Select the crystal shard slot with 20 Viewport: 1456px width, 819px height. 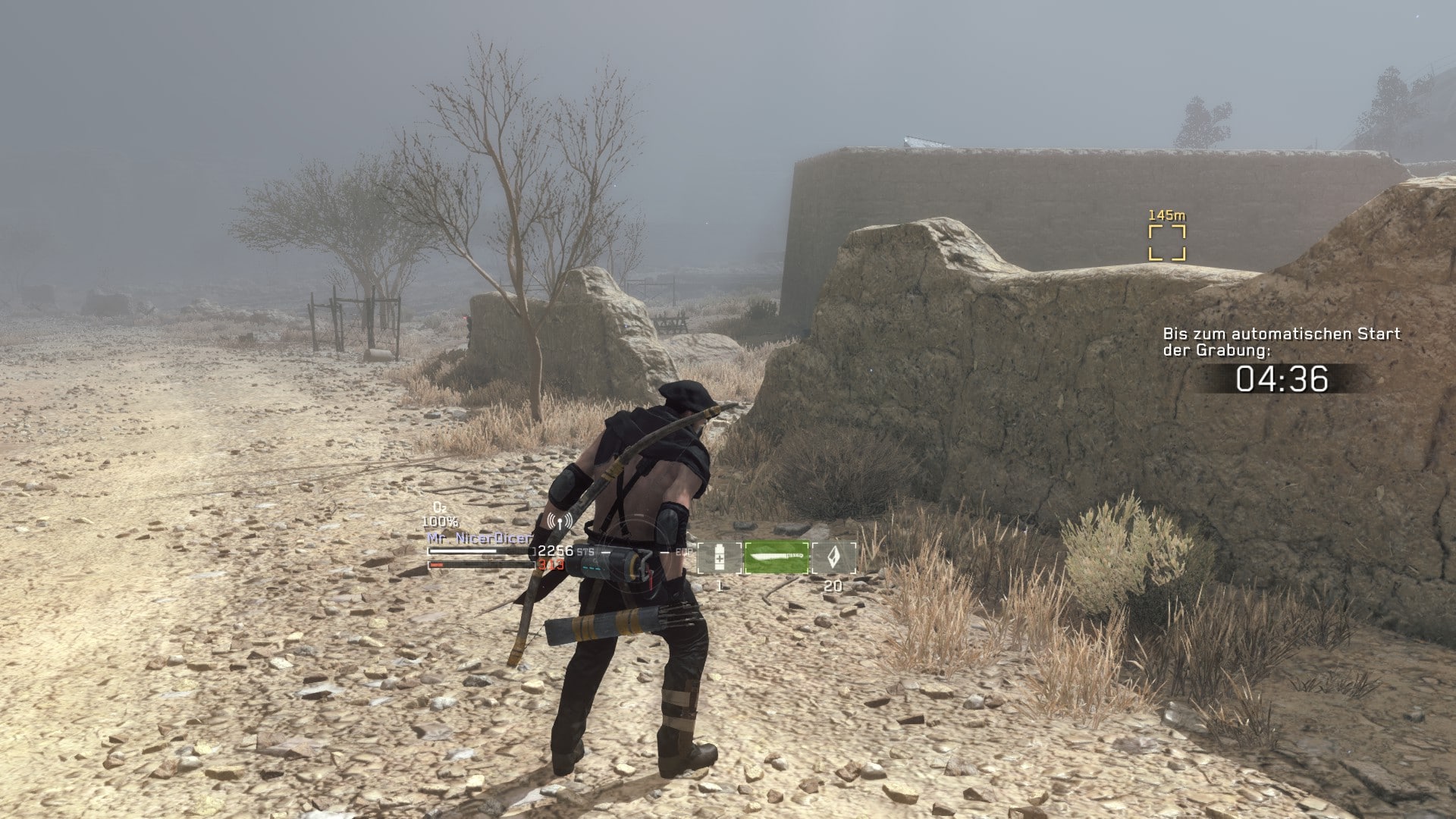point(833,558)
